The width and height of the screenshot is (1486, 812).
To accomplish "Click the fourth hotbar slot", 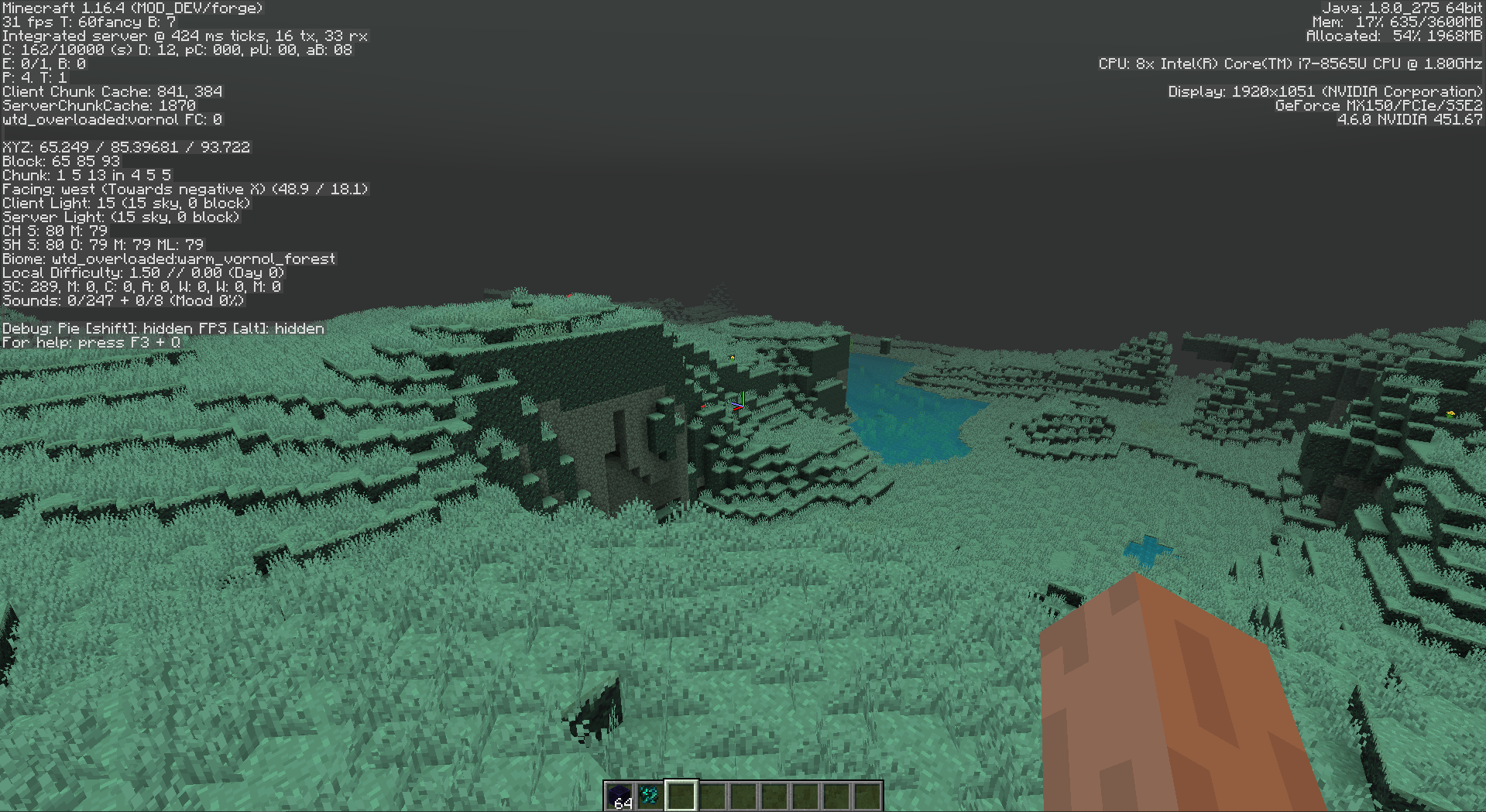I will point(712,793).
